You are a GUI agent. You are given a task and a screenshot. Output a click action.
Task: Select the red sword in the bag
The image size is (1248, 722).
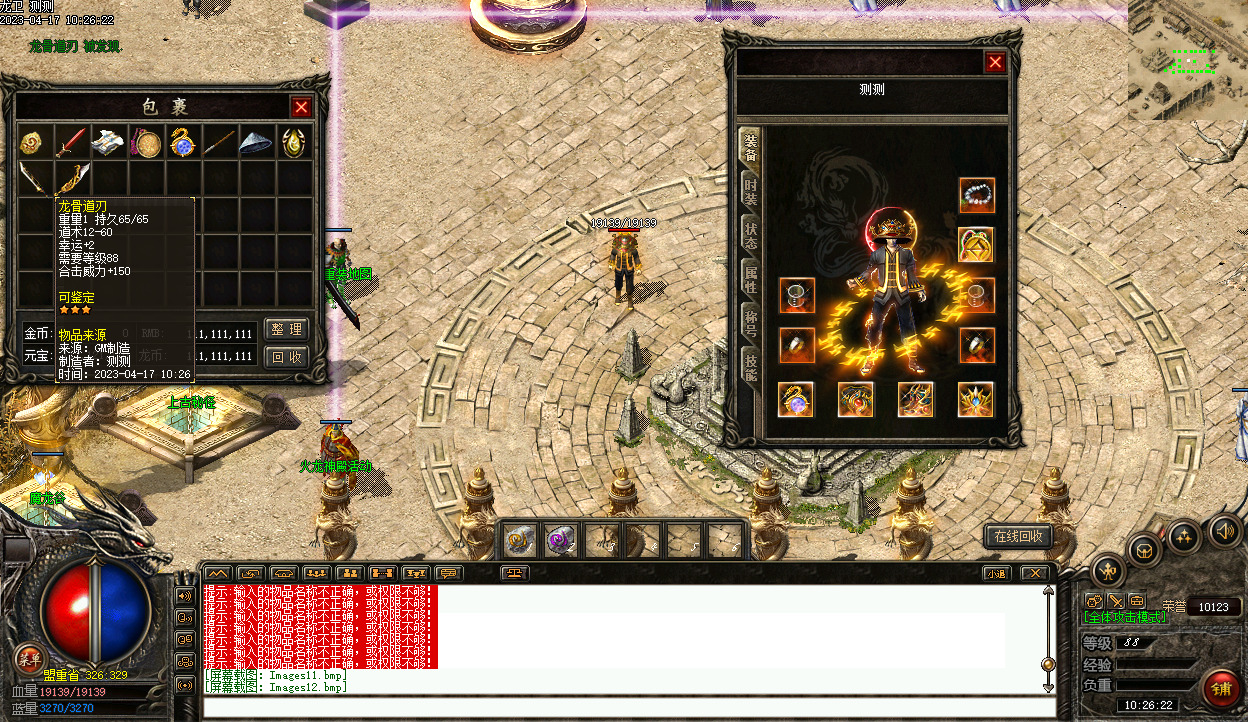click(x=70, y=143)
